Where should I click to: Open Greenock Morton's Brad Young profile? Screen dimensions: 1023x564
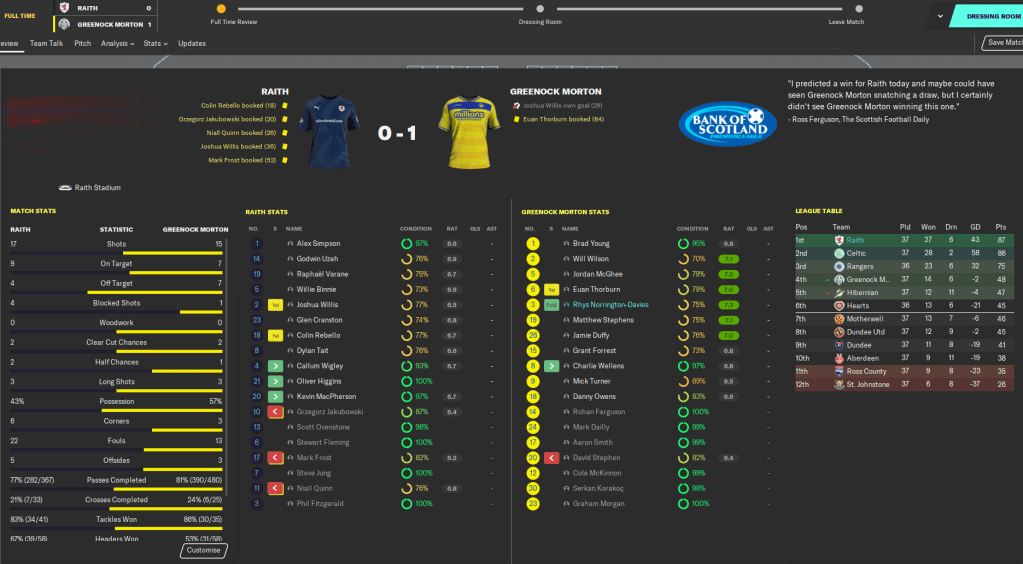(x=591, y=243)
